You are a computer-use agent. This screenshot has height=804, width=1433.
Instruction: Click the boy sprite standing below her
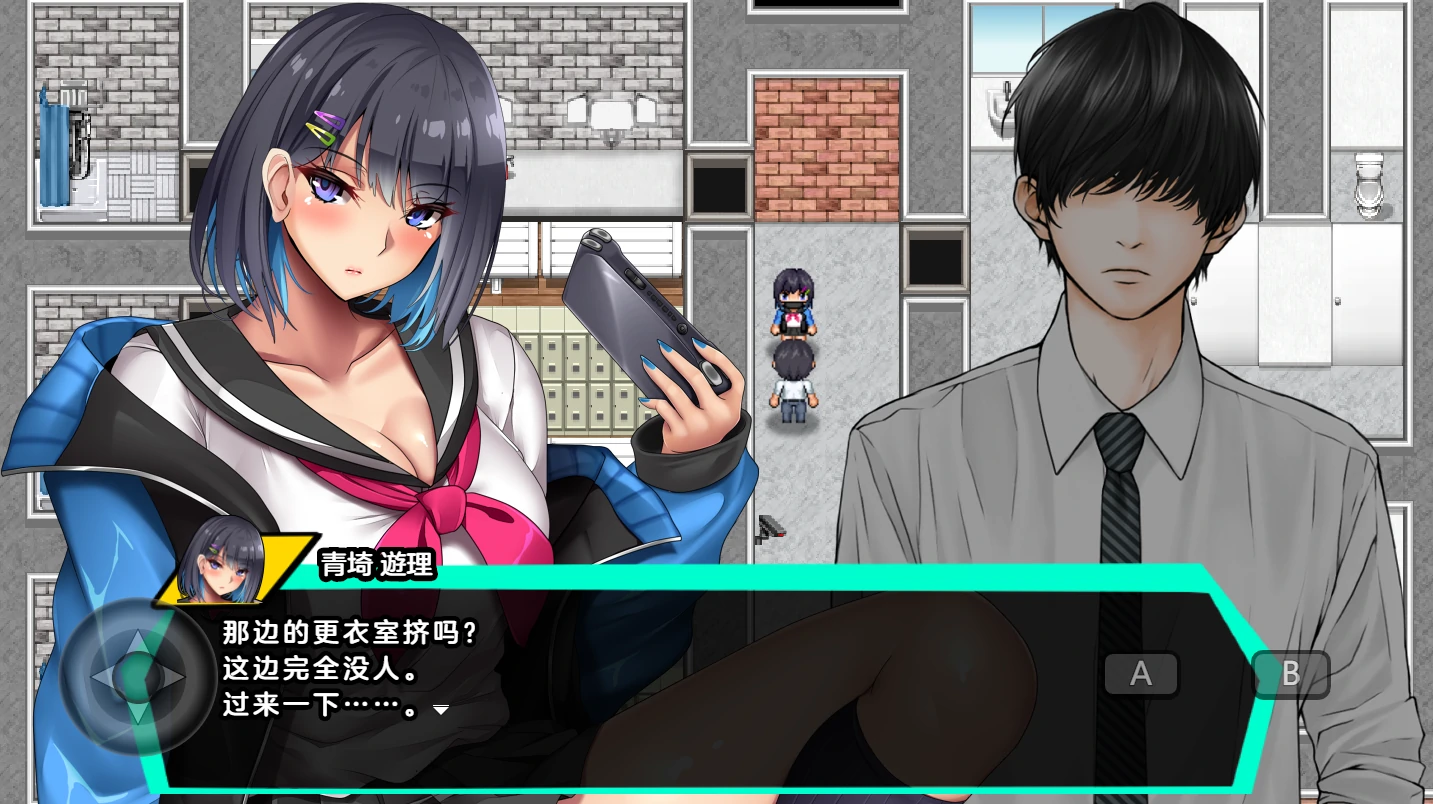(x=791, y=385)
